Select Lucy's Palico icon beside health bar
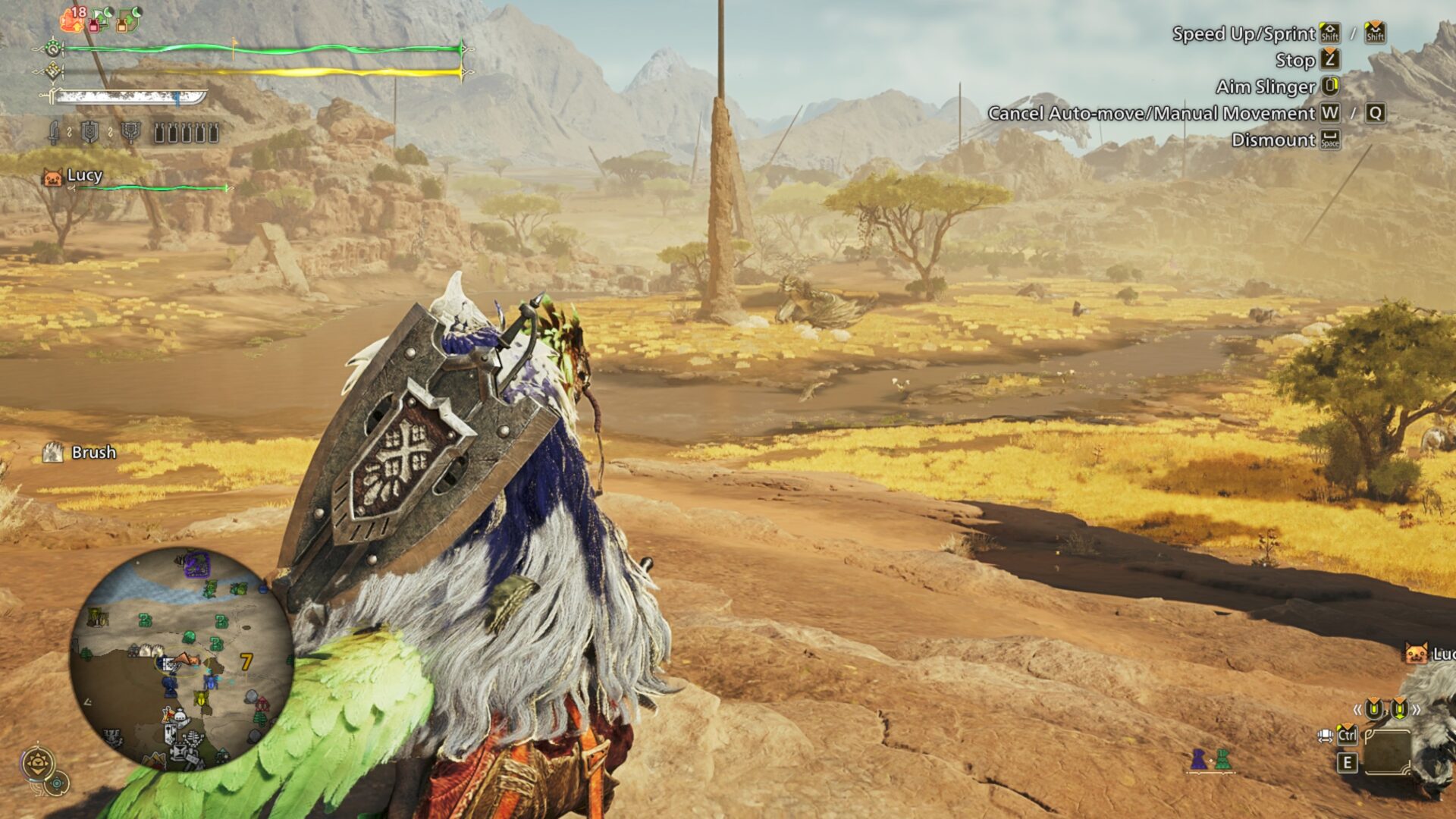The height and width of the screenshot is (819, 1456). coord(52,177)
